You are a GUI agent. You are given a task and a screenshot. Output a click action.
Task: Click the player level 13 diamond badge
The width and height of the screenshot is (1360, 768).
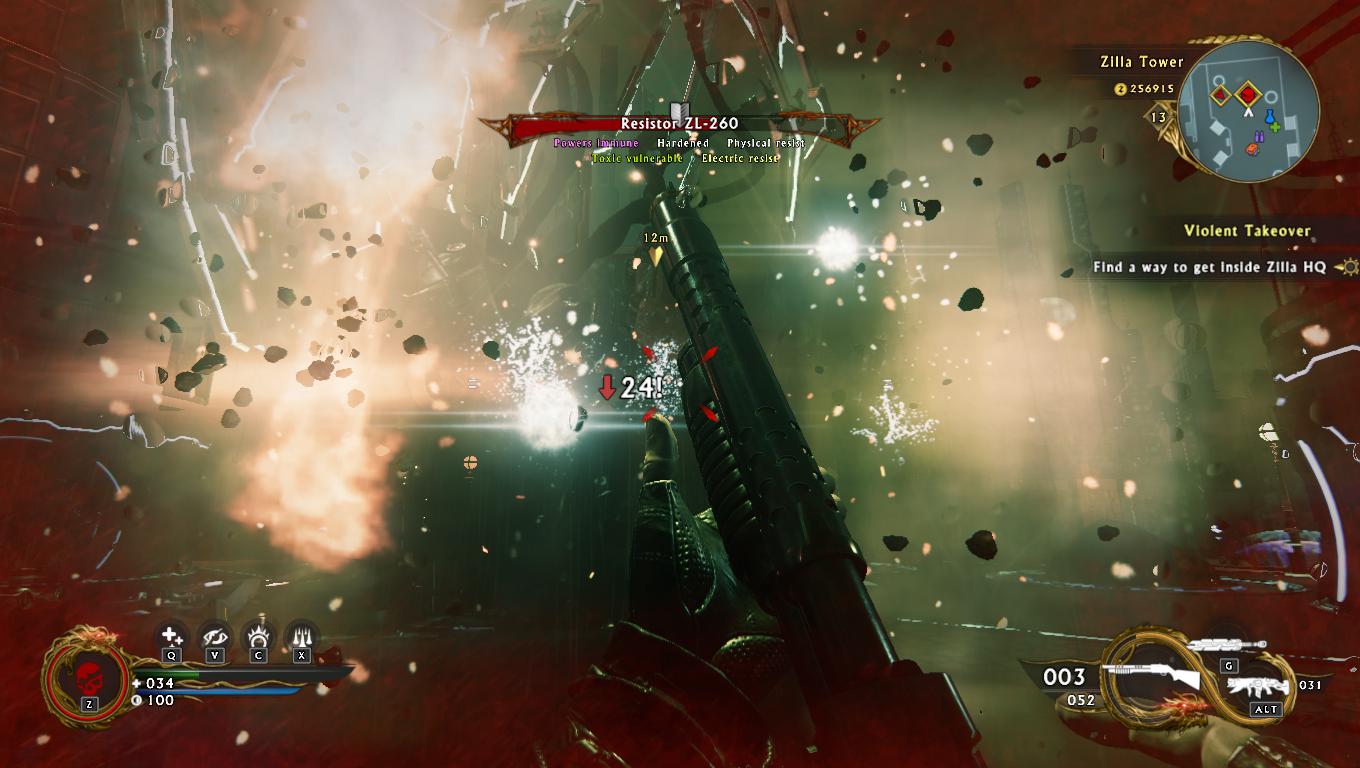[1158, 117]
